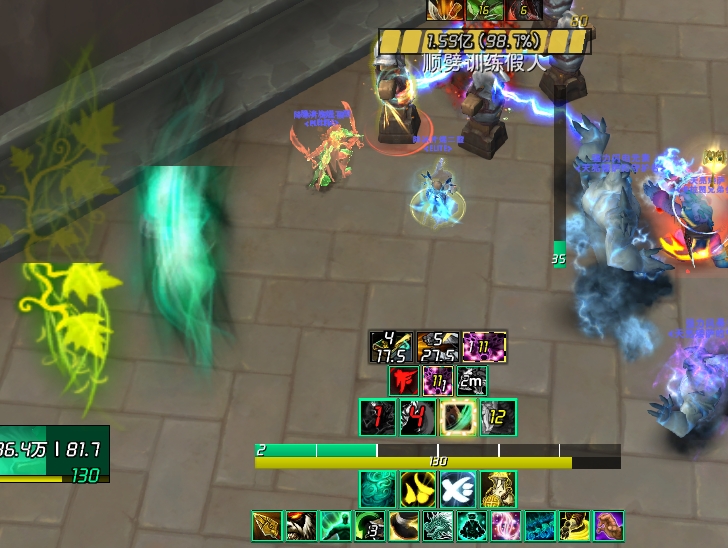Click the golden spearhead ability slot
Viewport: 728px width, 548px height.
pos(267,526)
